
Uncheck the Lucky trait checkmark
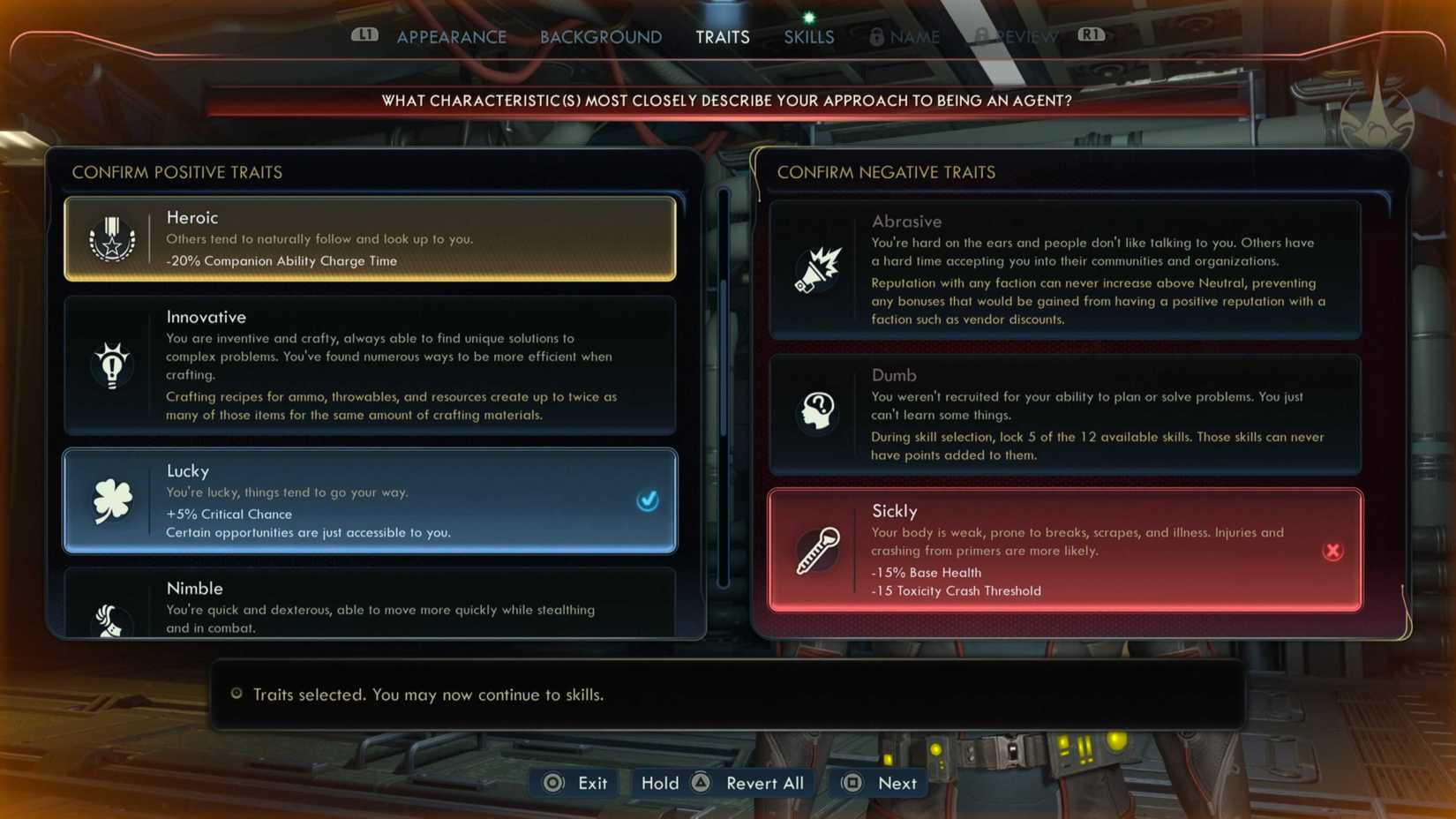pyautogui.click(x=649, y=500)
